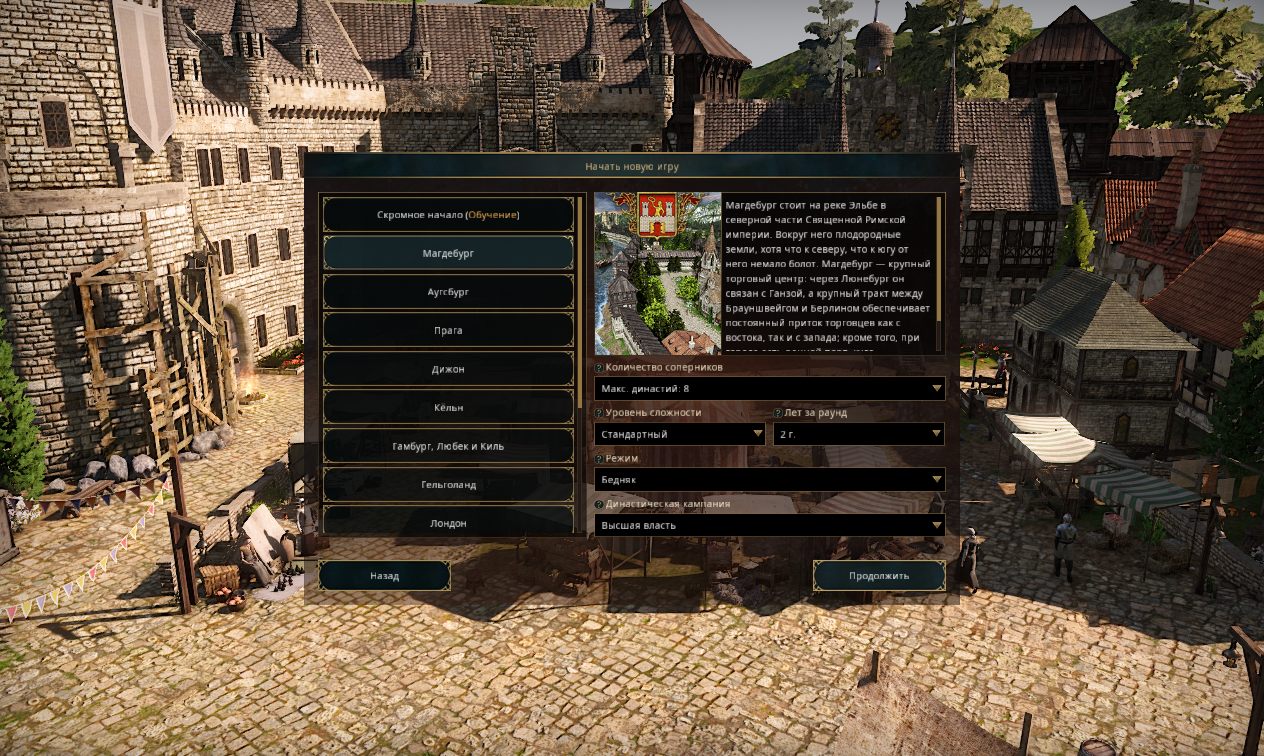Open the Макс. династий: 8 dropdown
Screen dimensions: 1264x756
769,388
